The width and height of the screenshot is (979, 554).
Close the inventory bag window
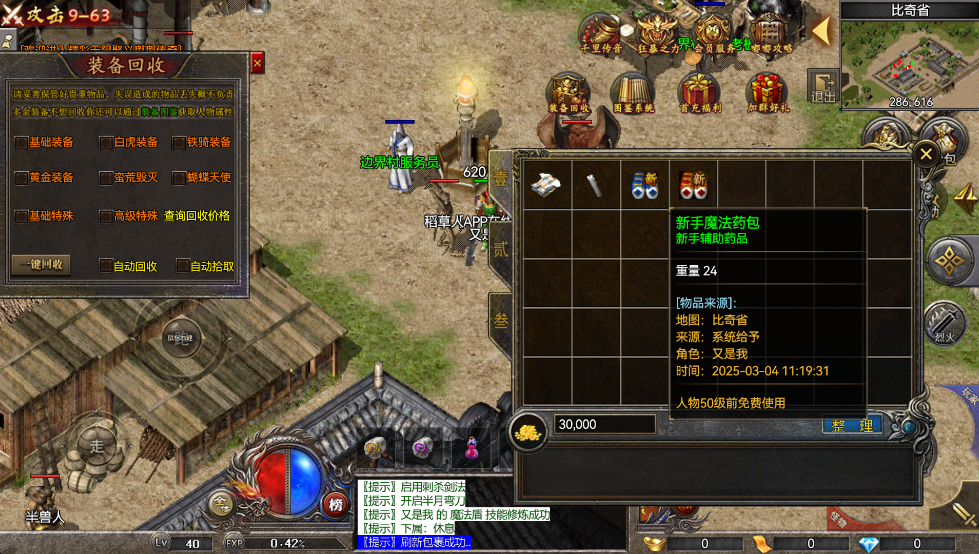926,155
